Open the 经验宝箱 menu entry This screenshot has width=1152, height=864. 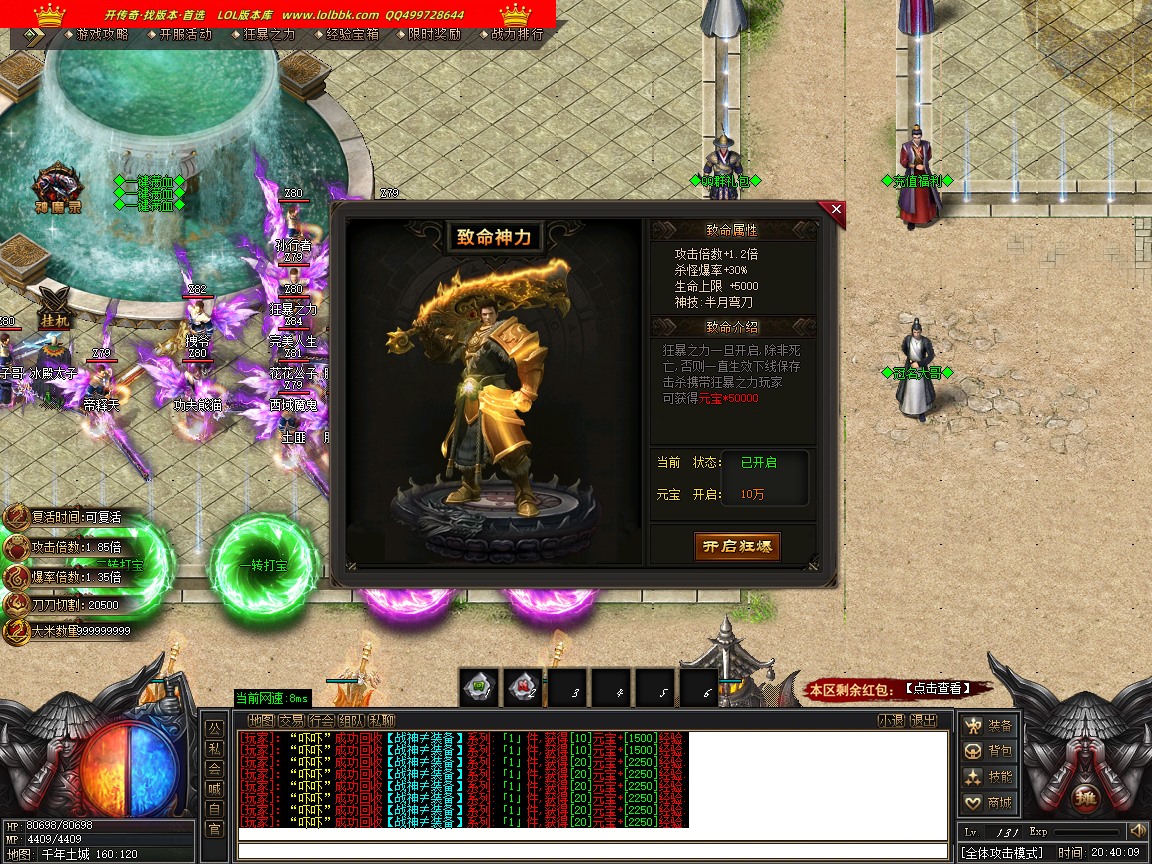point(353,34)
